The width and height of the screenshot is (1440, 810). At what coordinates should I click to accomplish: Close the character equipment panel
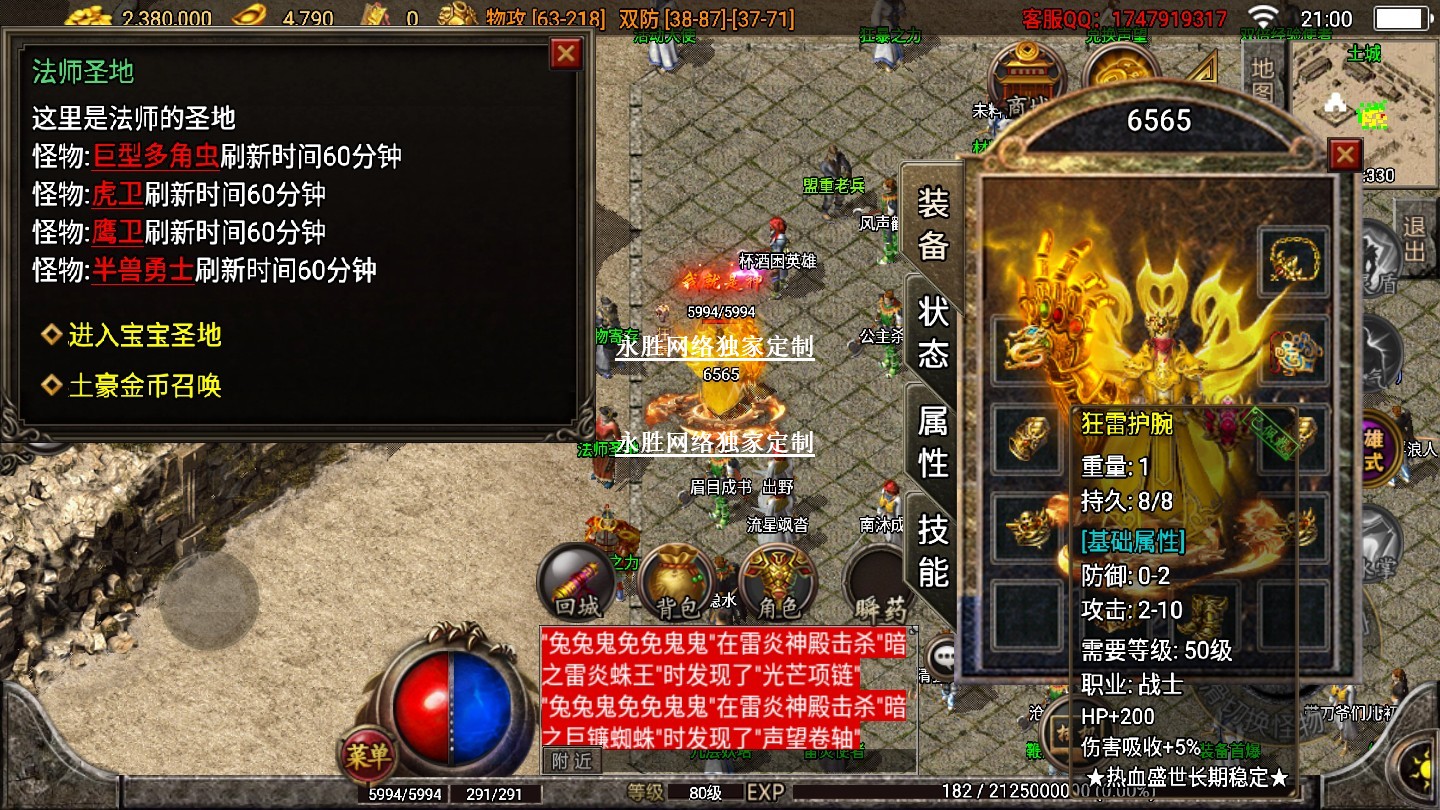tap(1345, 155)
